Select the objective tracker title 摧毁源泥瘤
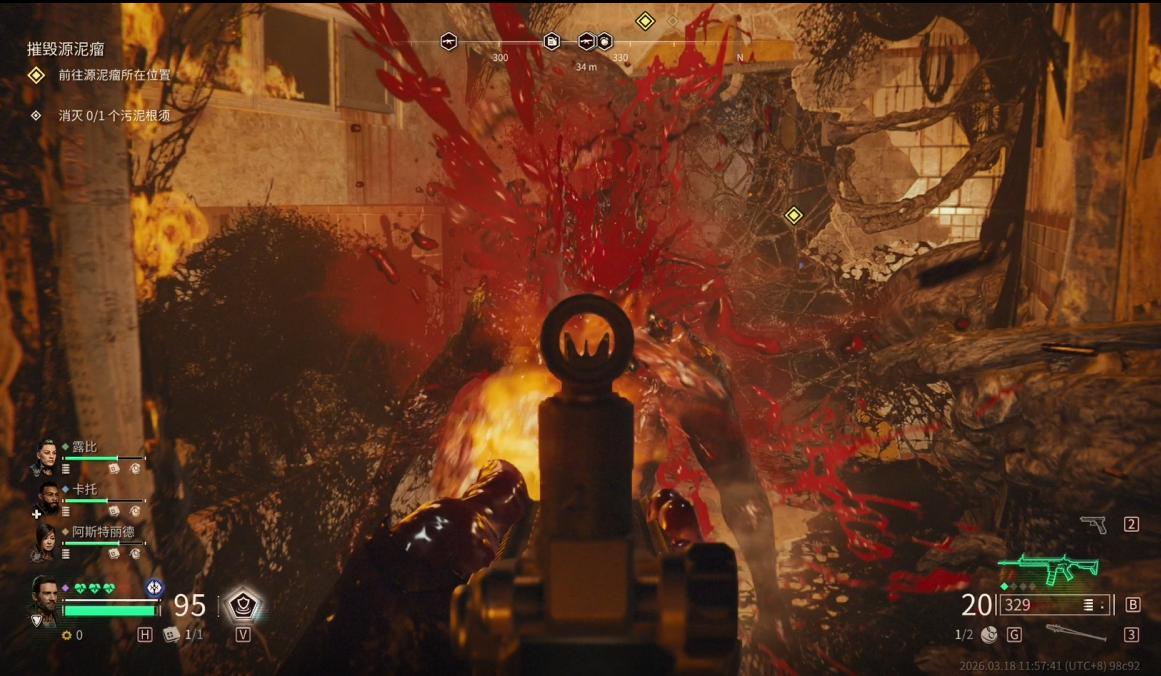The height and width of the screenshot is (676, 1161). click(x=66, y=48)
